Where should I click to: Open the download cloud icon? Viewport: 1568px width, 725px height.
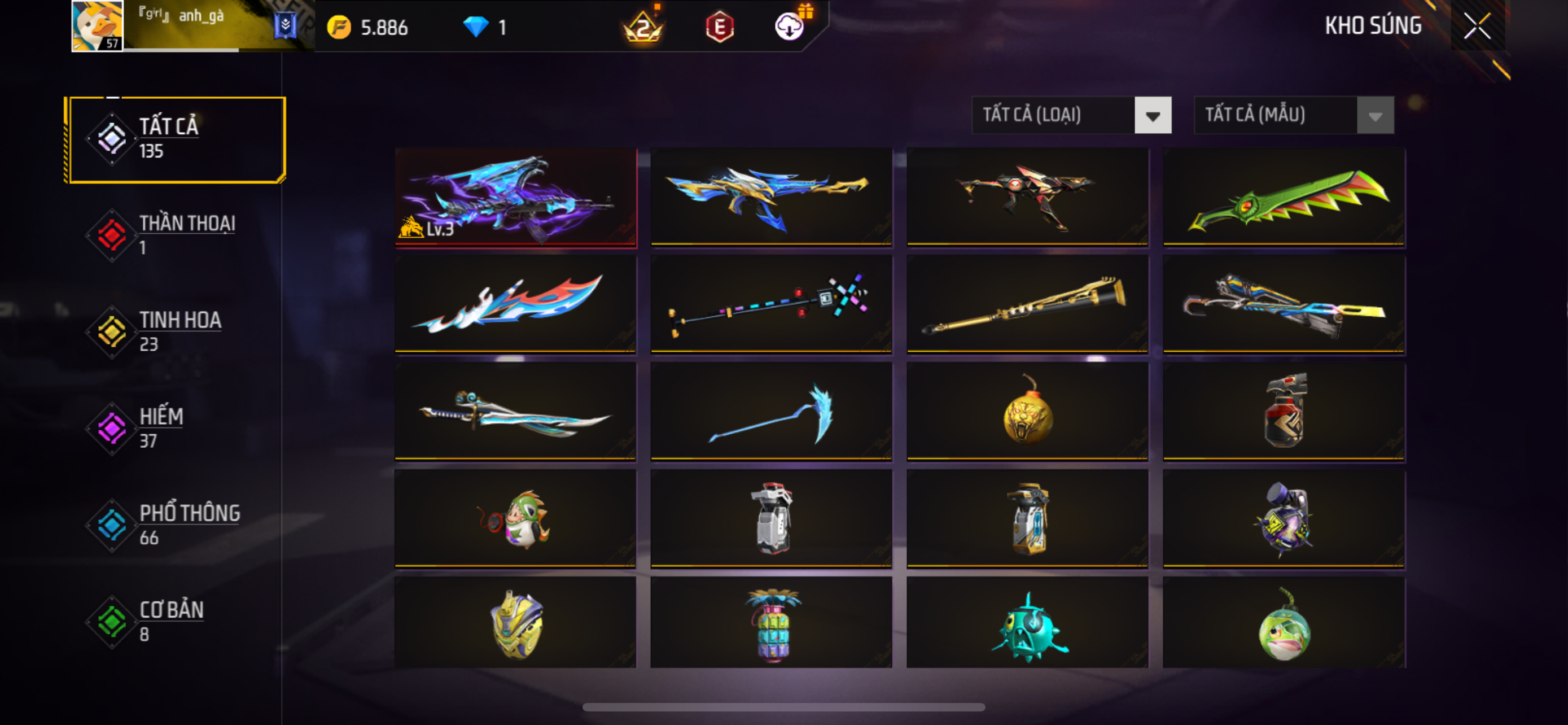(789, 27)
